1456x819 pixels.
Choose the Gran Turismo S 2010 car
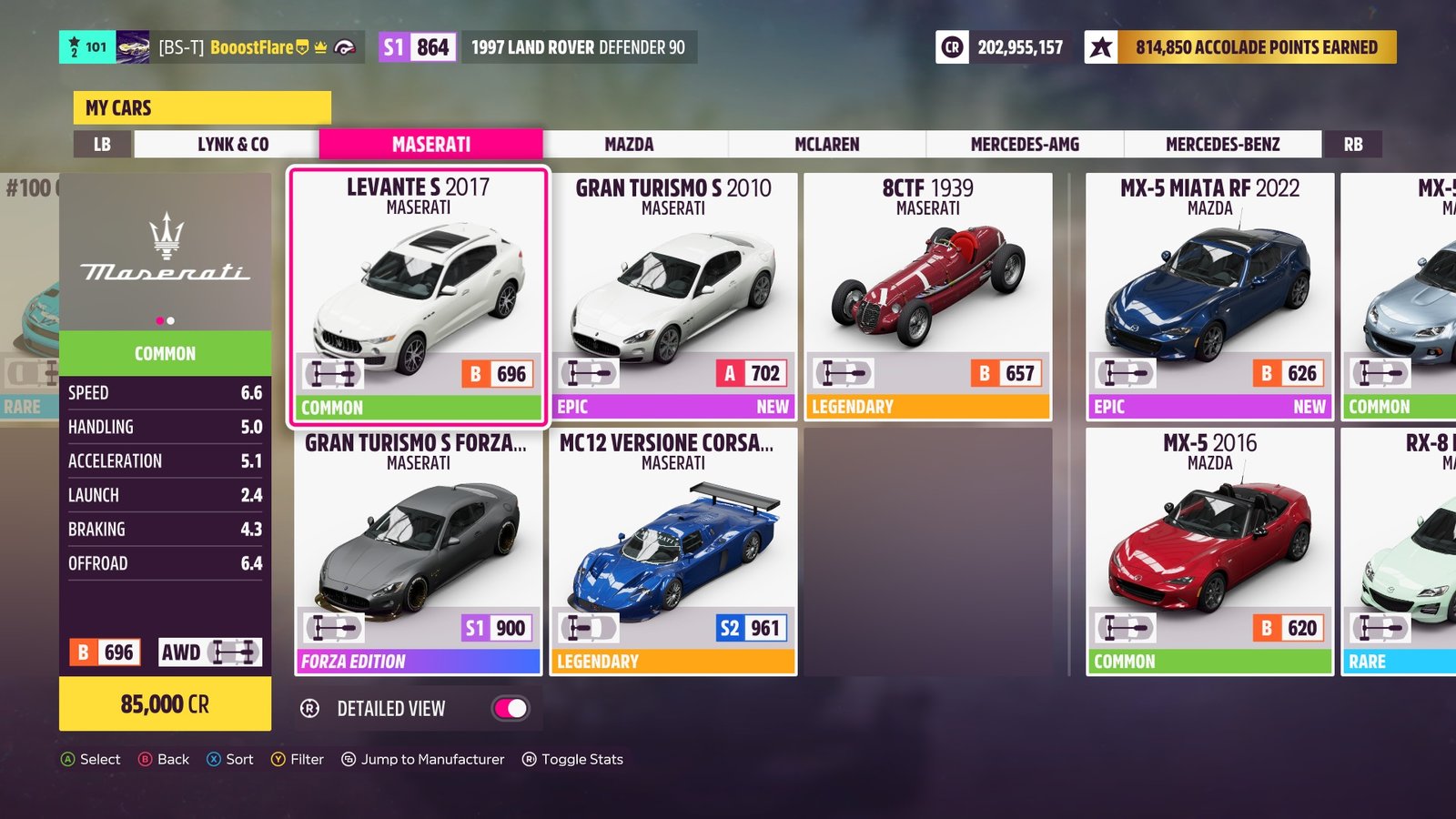[673, 296]
